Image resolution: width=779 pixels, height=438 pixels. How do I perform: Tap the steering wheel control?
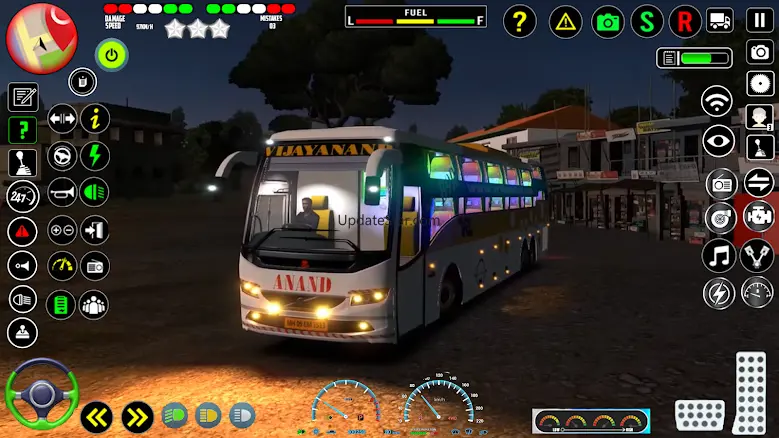click(x=41, y=393)
